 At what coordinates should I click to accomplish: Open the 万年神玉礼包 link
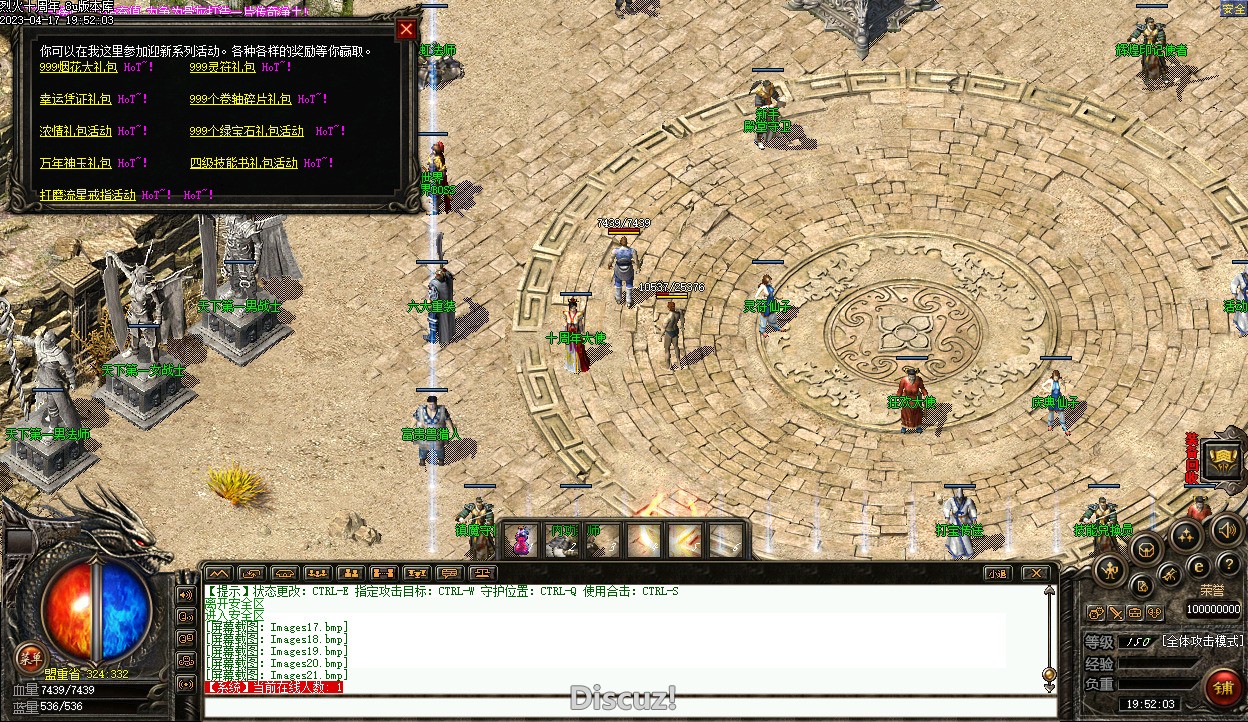point(75,163)
